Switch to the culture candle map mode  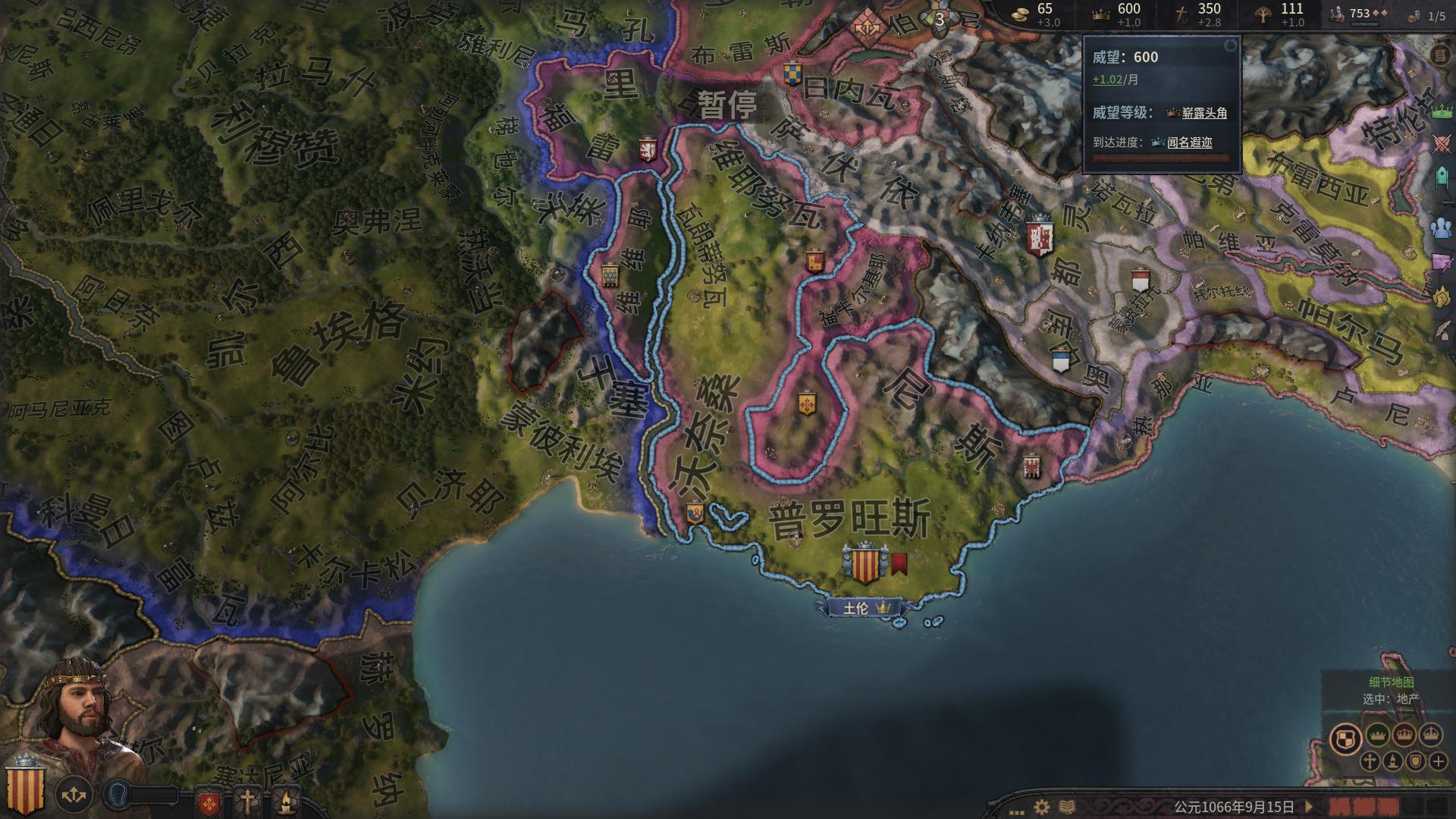1392,761
